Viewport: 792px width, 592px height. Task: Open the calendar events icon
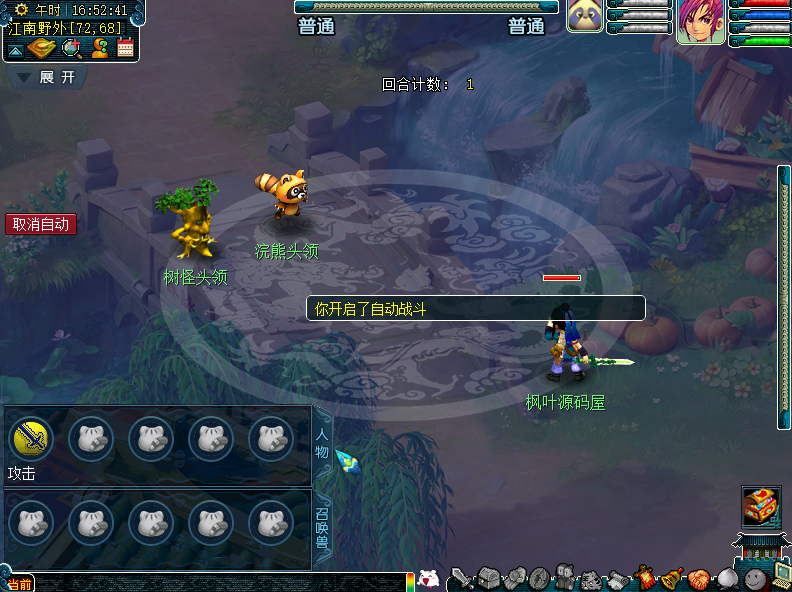coord(126,48)
